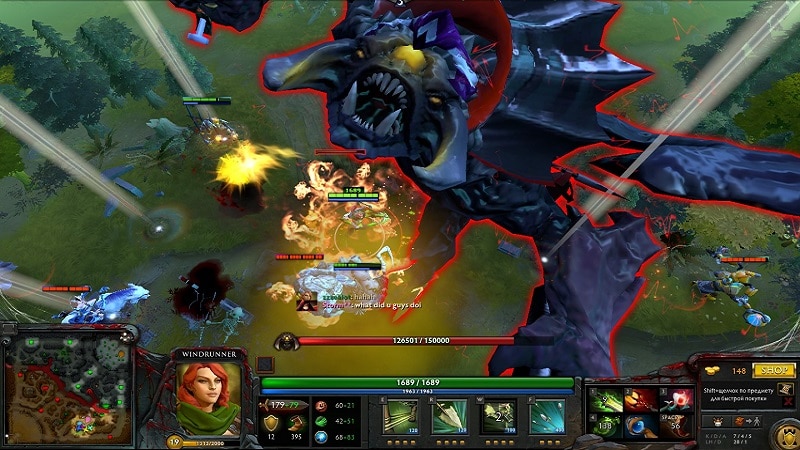This screenshot has width=800, height=450.
Task: Use the green blade item in slot 1
Action: (x=603, y=399)
